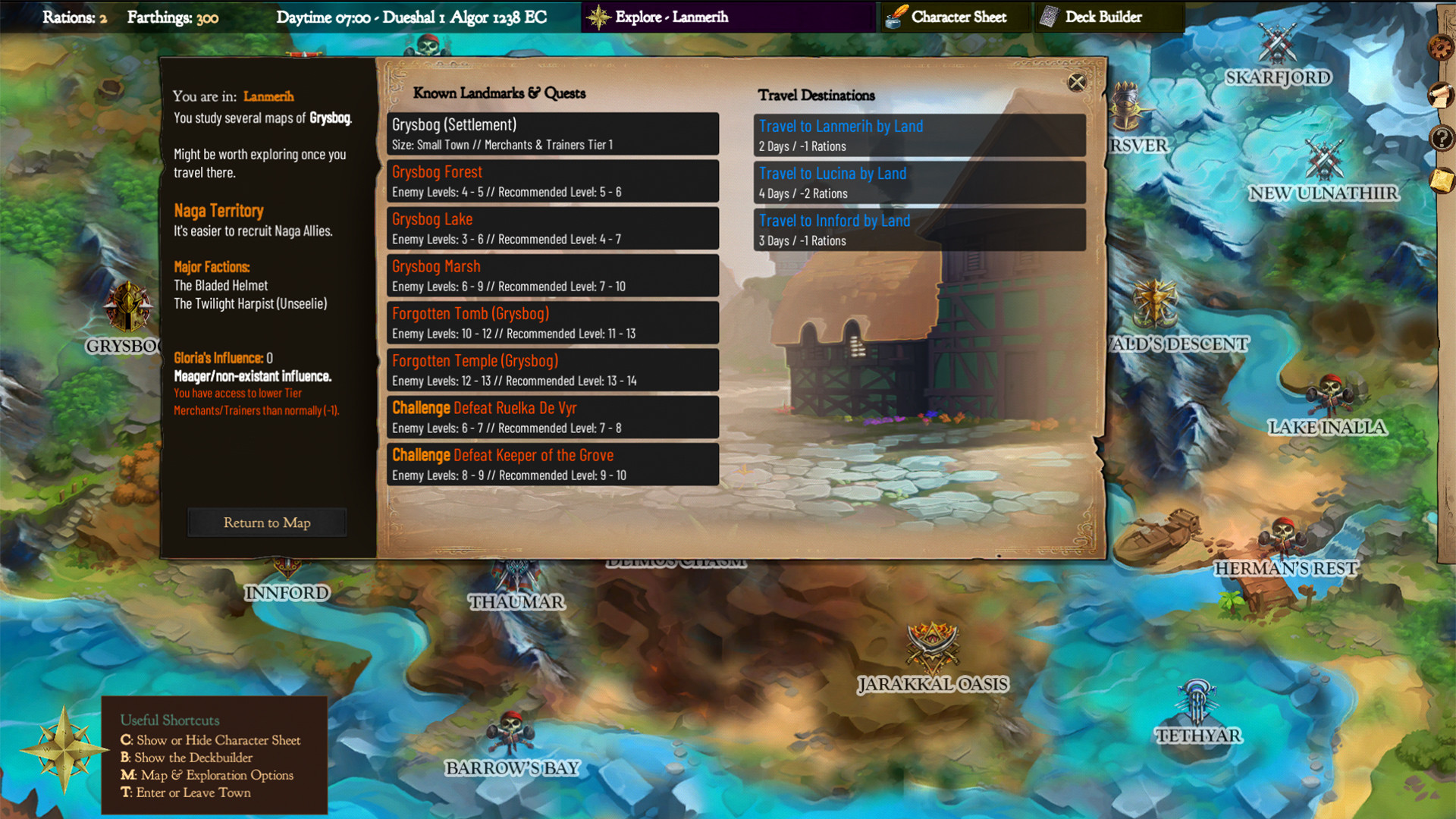Viewport: 1456px width, 819px height.
Task: Select Challenge Defeat Ruelka De Vyr
Action: coord(552,417)
